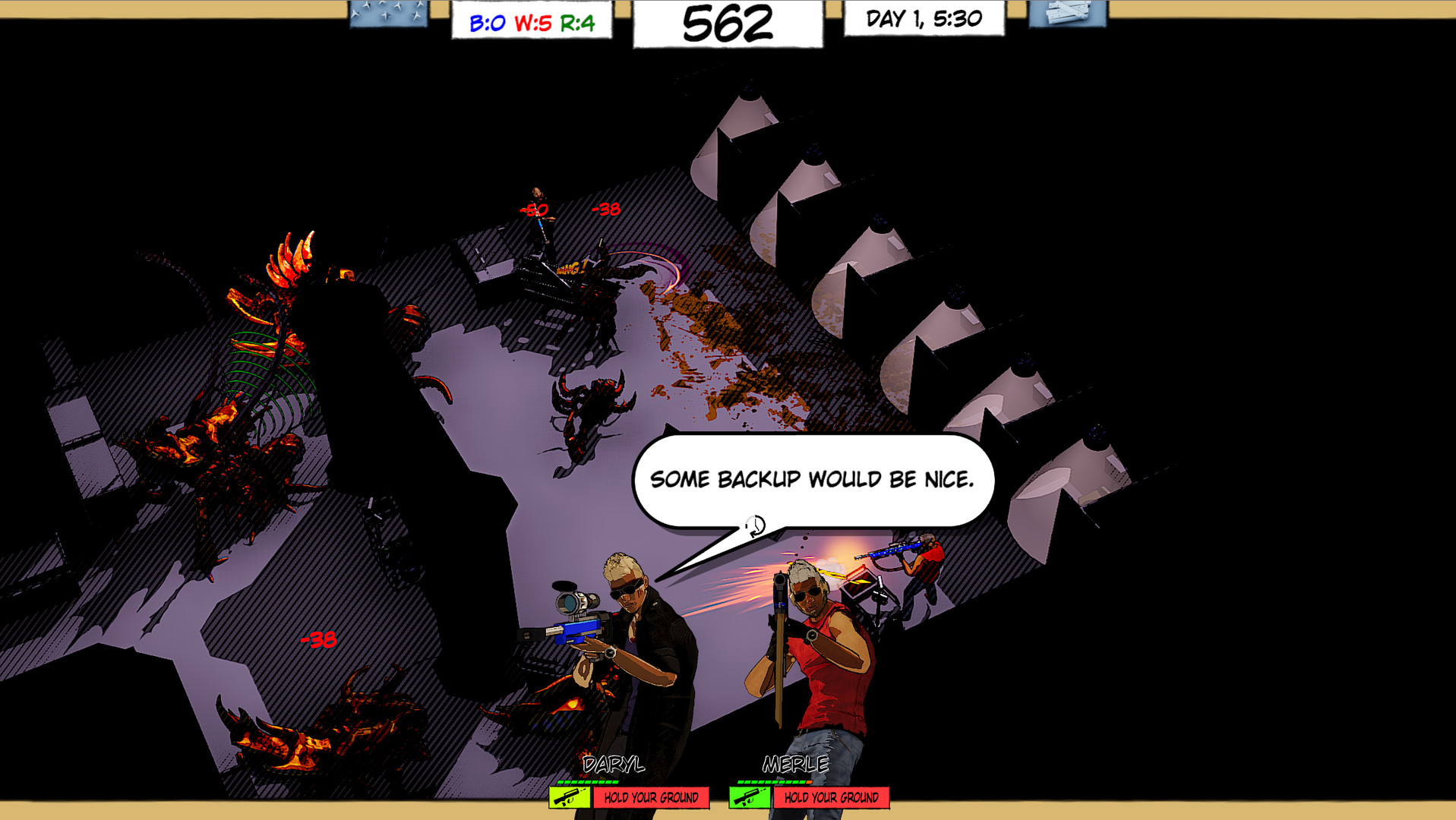Select the Merle name tab
This screenshot has width=1456, height=820.
pyautogui.click(x=795, y=765)
